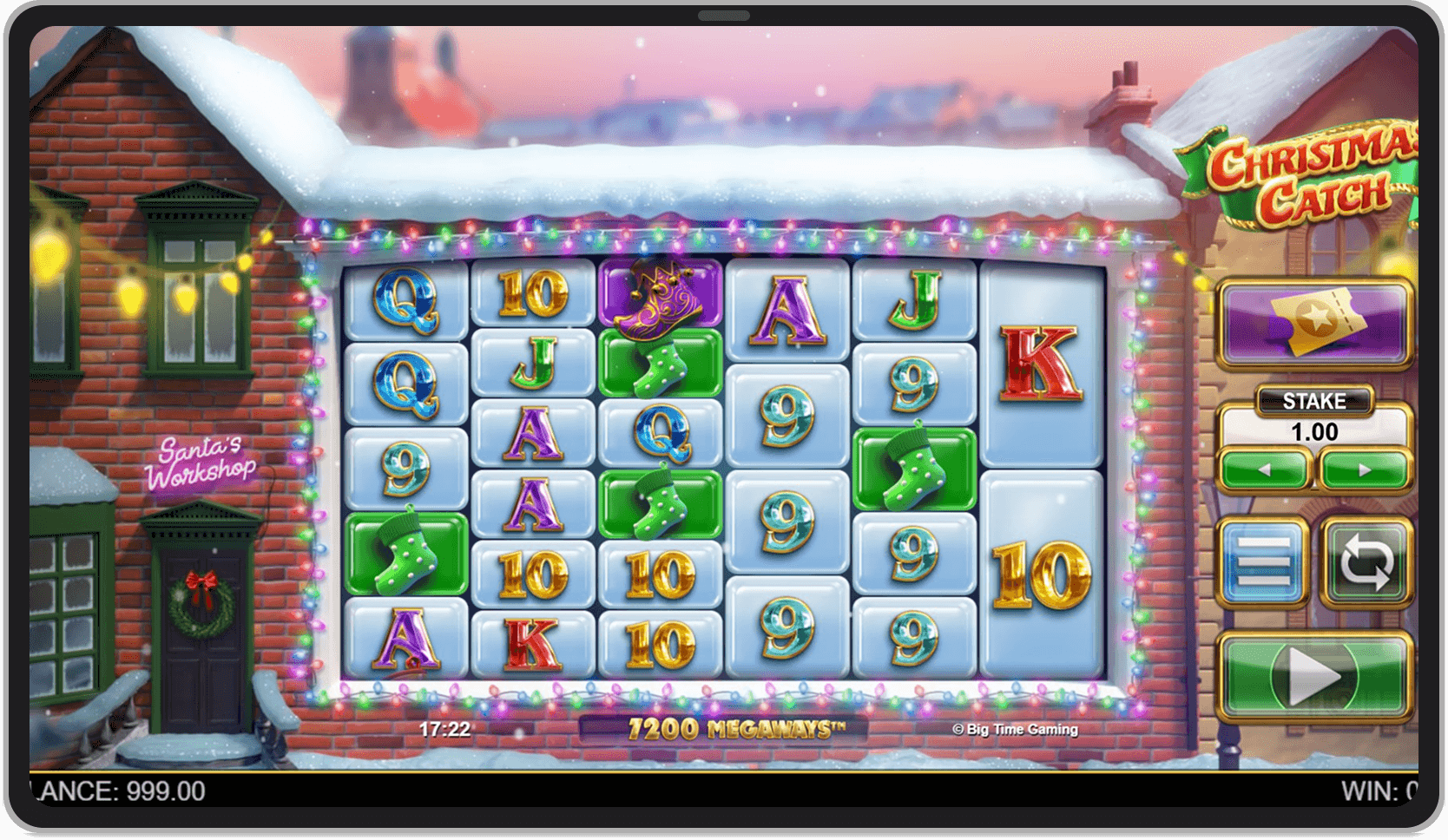Screen dimensions: 1448x840
Task: Click the STAKE label plate
Action: click(x=1315, y=400)
